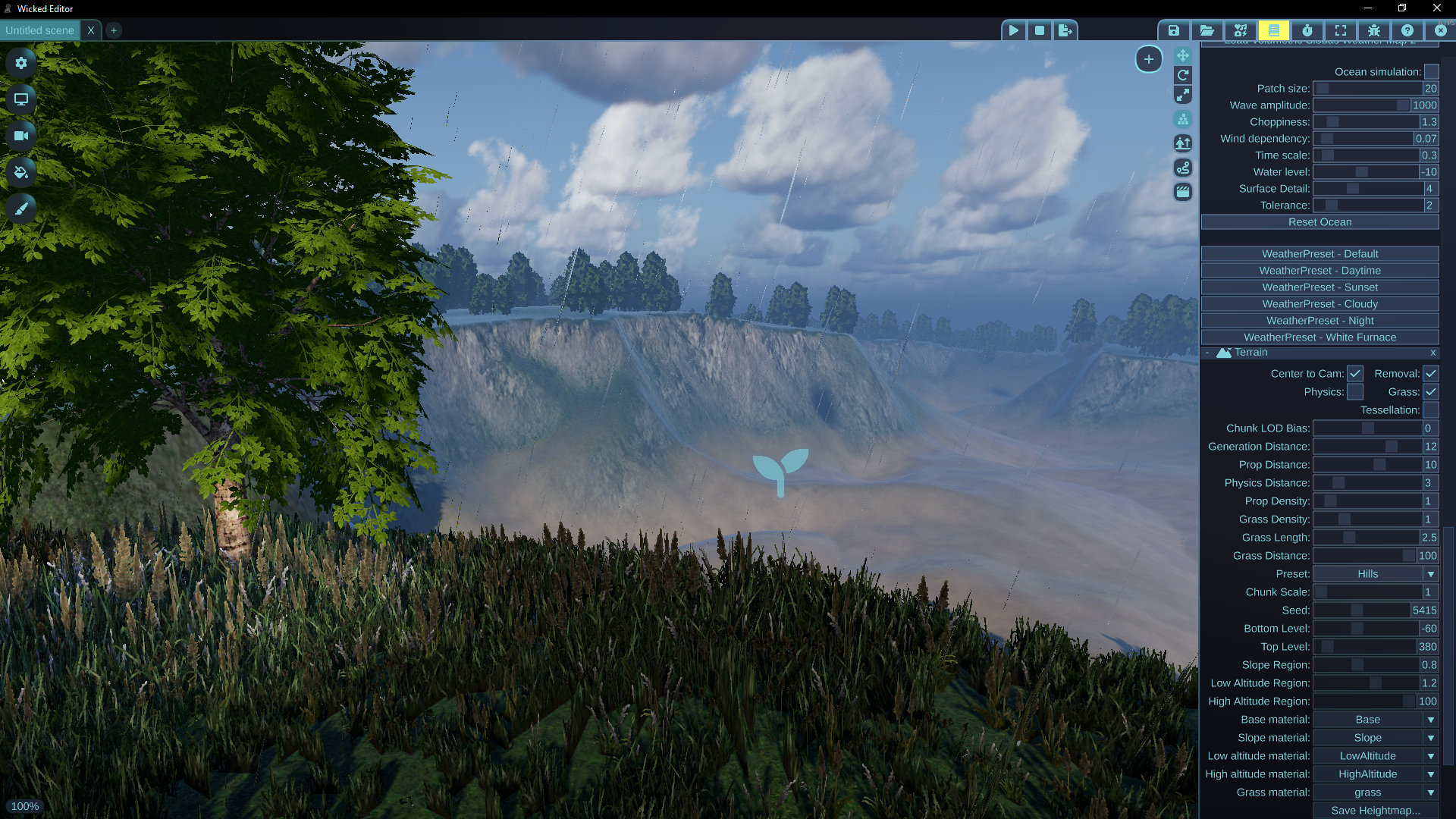This screenshot has height=819, width=1456.
Task: Close the Untitled scene tab
Action: click(91, 30)
